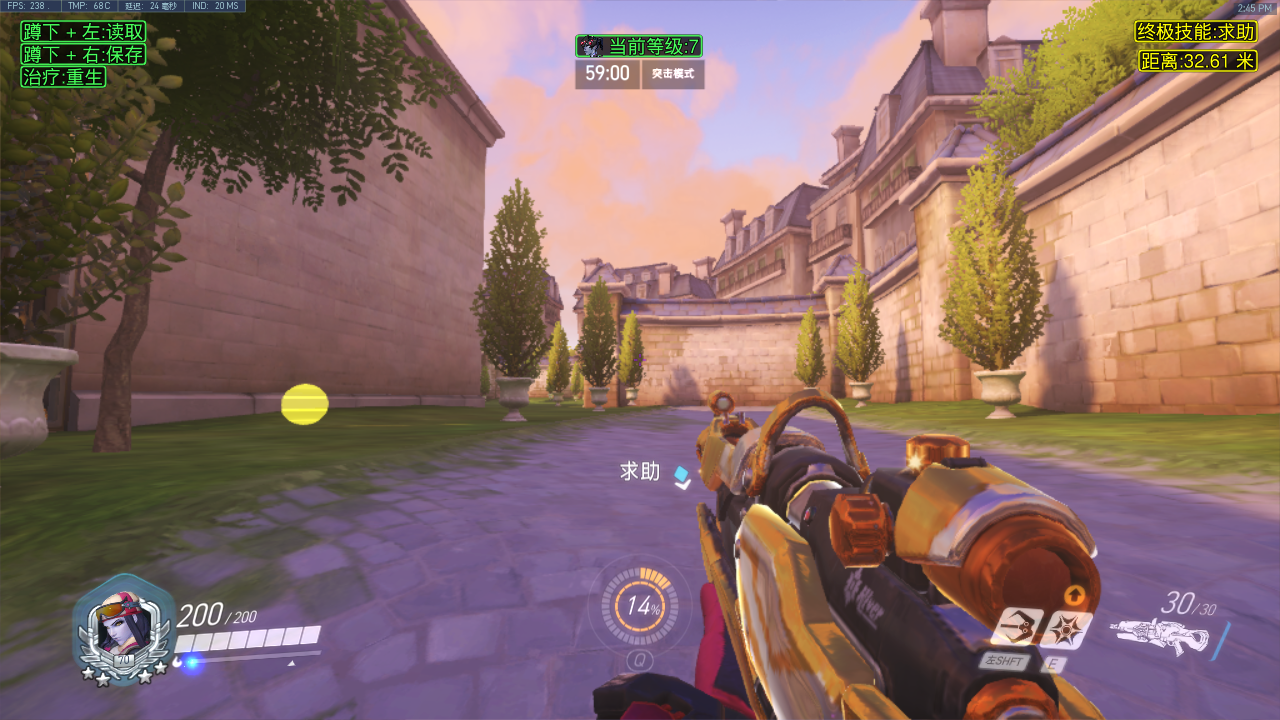
Task: Click the 突击模式 mode label
Action: (673, 74)
